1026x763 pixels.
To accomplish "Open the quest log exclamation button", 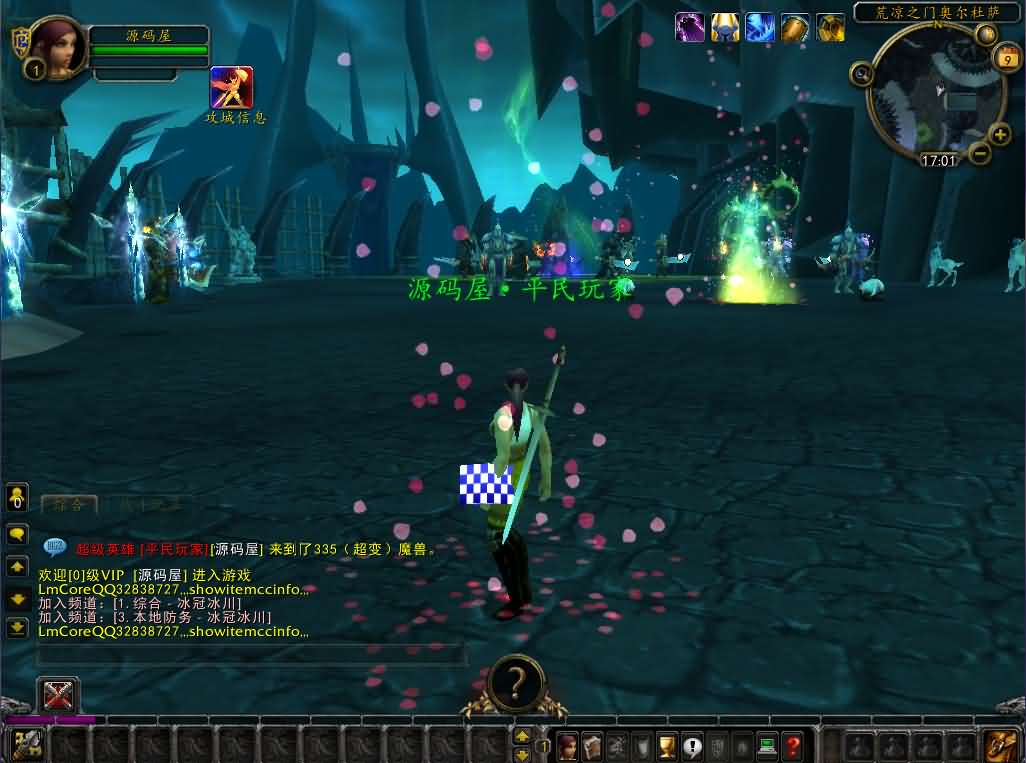I will tap(692, 745).
